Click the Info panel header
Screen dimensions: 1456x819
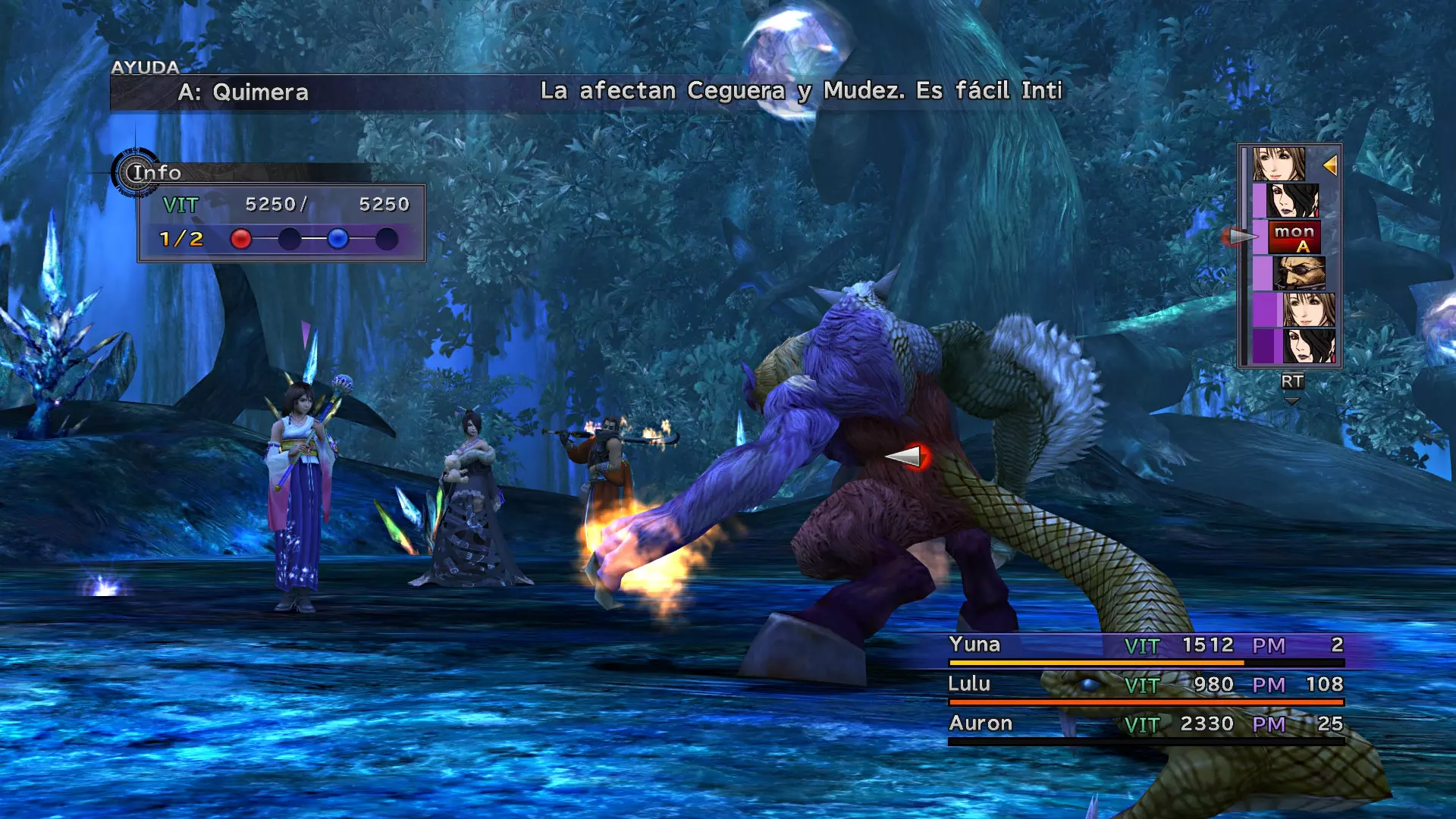tap(156, 173)
